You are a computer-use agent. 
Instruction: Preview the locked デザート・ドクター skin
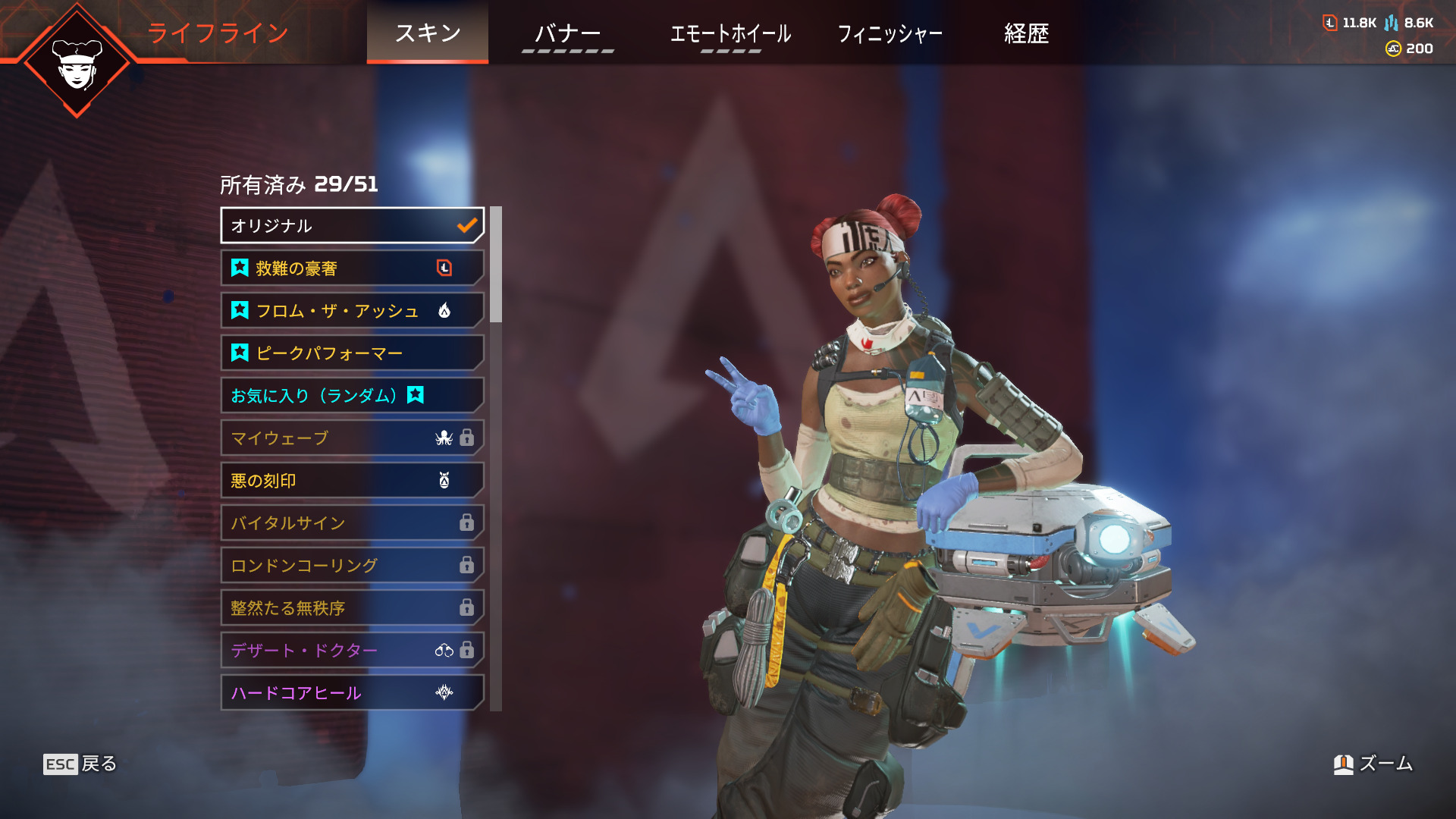coord(352,650)
